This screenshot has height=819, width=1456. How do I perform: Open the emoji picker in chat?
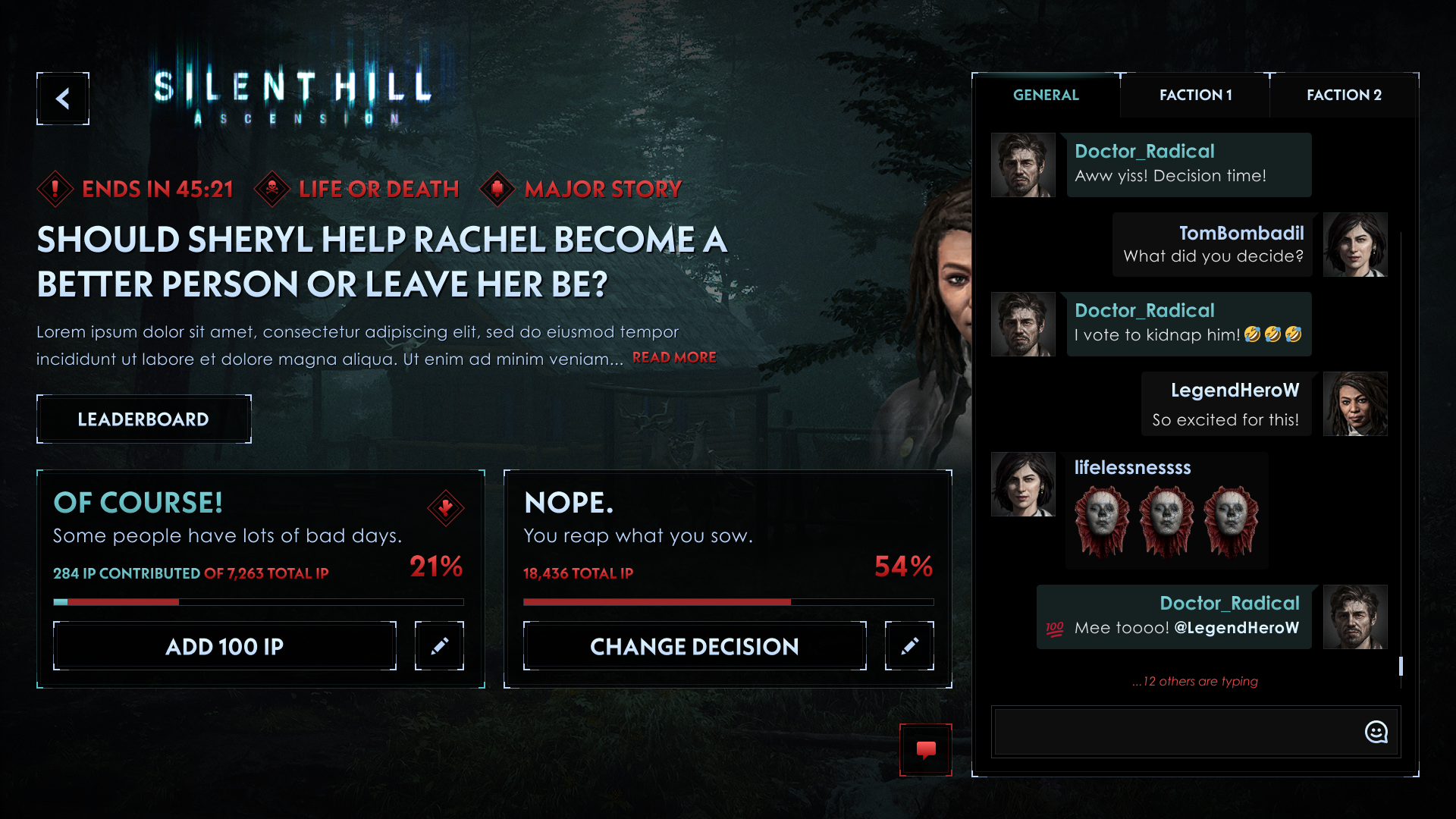1376,732
